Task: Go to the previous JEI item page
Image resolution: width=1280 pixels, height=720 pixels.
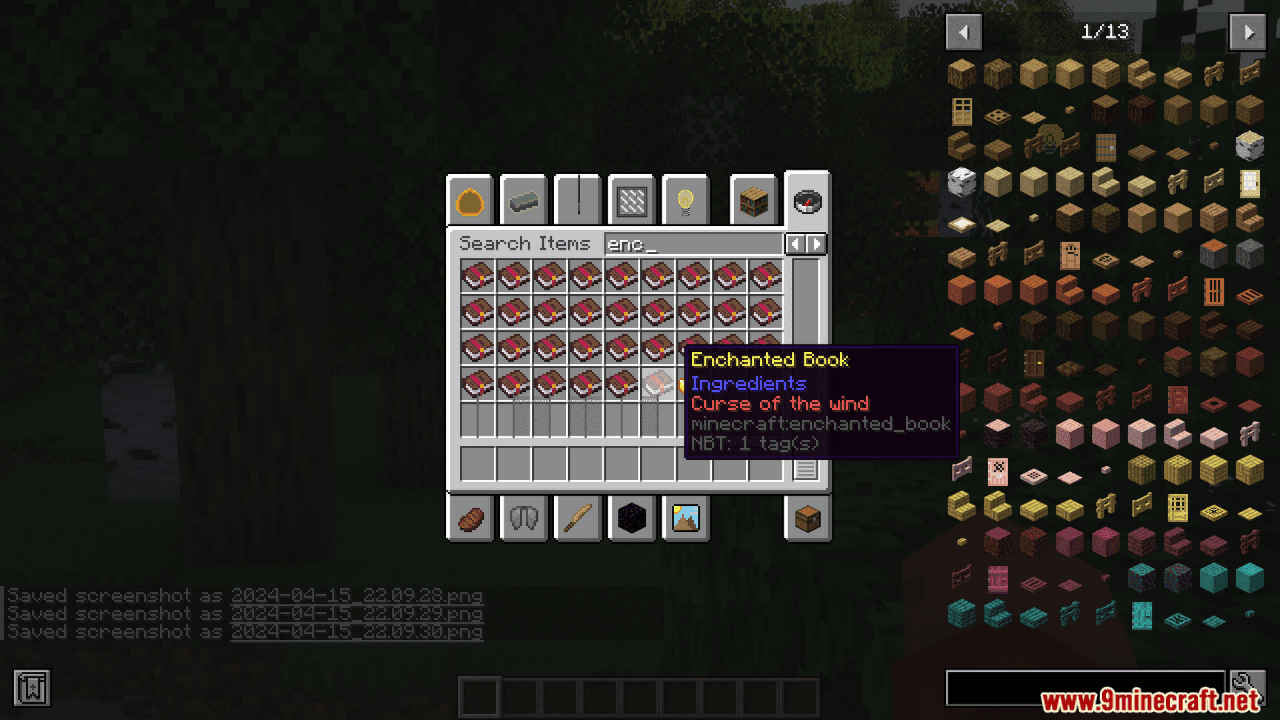Action: [963, 32]
